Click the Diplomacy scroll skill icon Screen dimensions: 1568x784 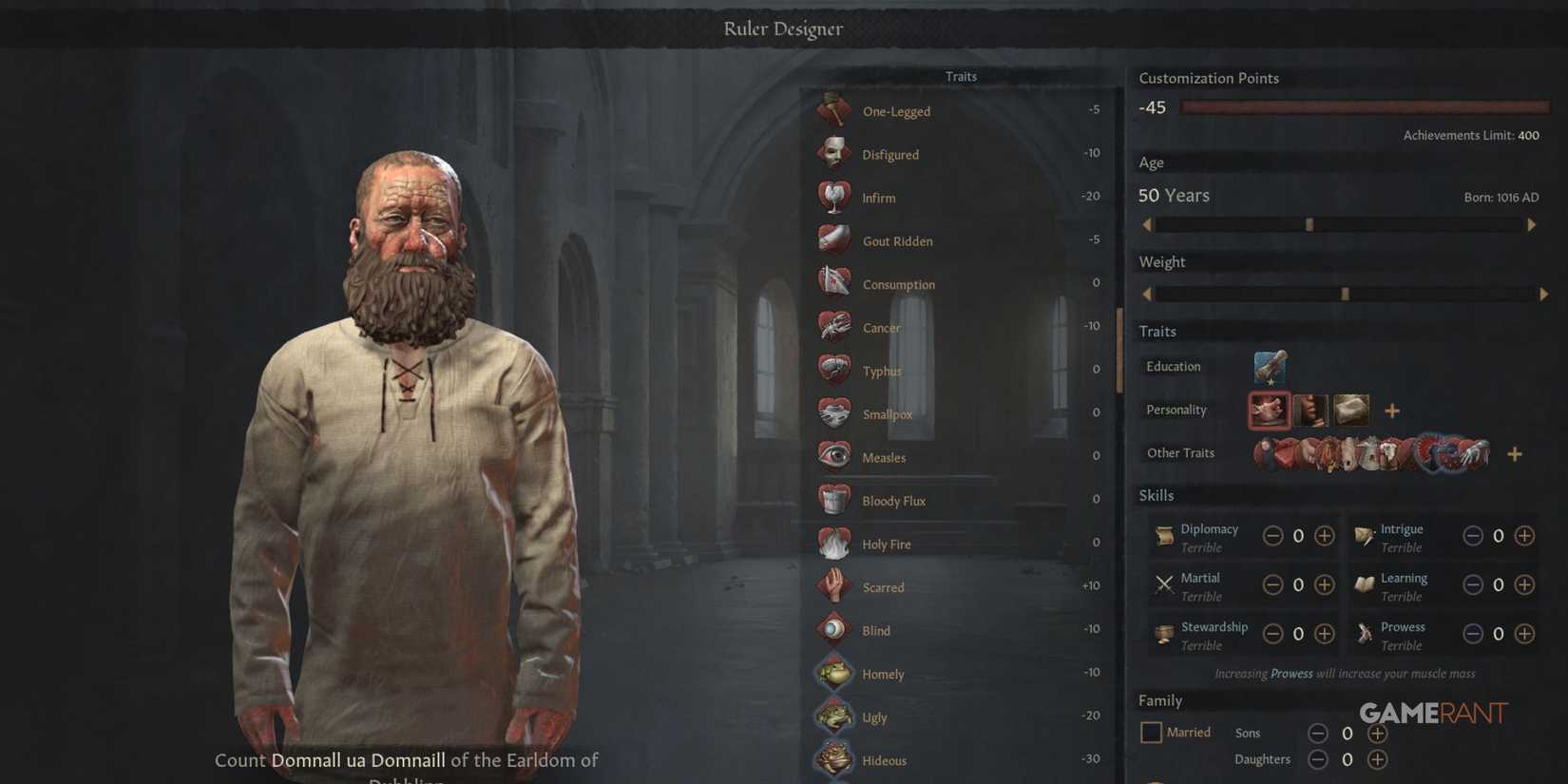[1163, 534]
